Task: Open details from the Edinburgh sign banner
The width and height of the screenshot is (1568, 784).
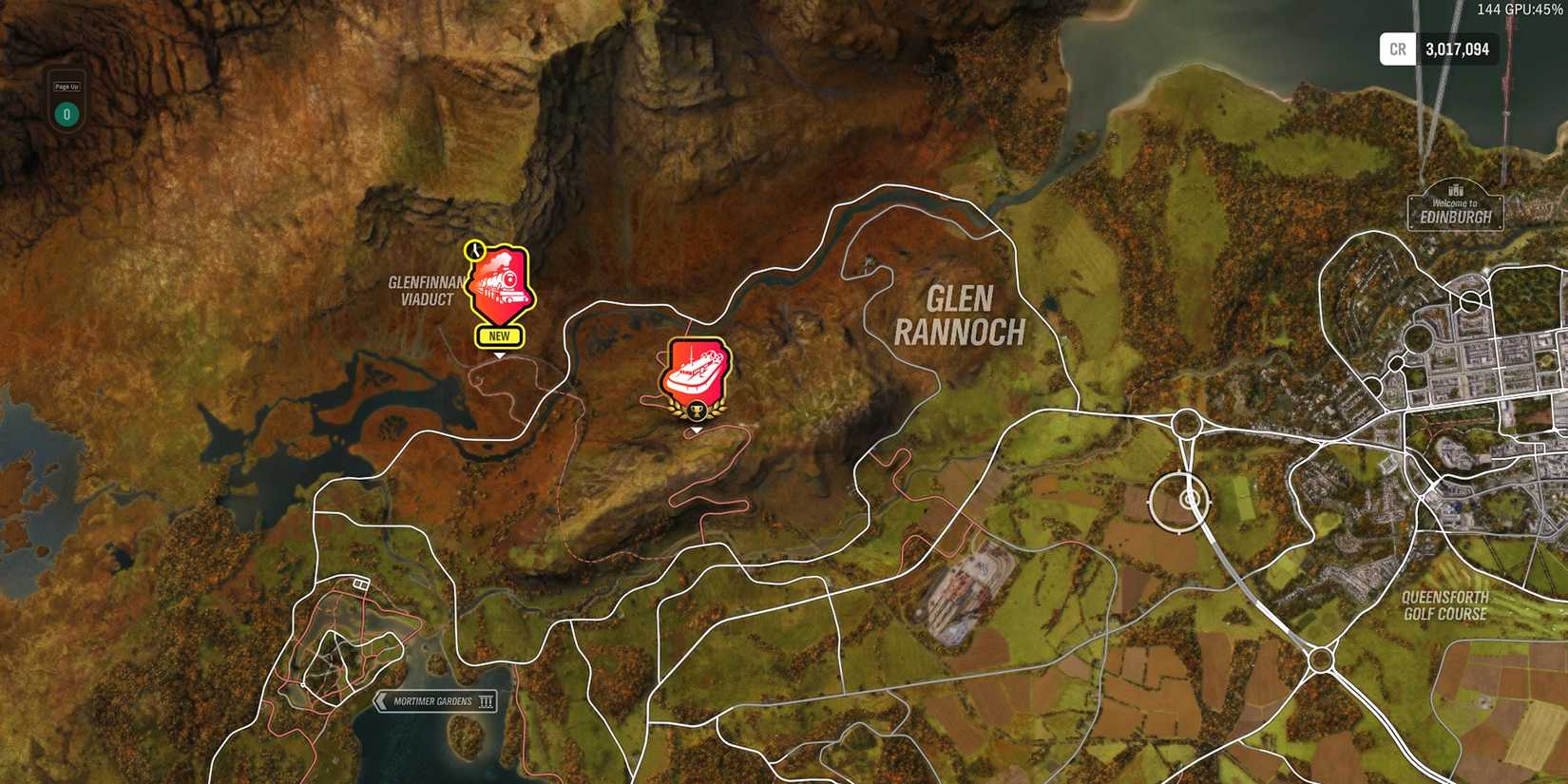Action: coord(1455,216)
